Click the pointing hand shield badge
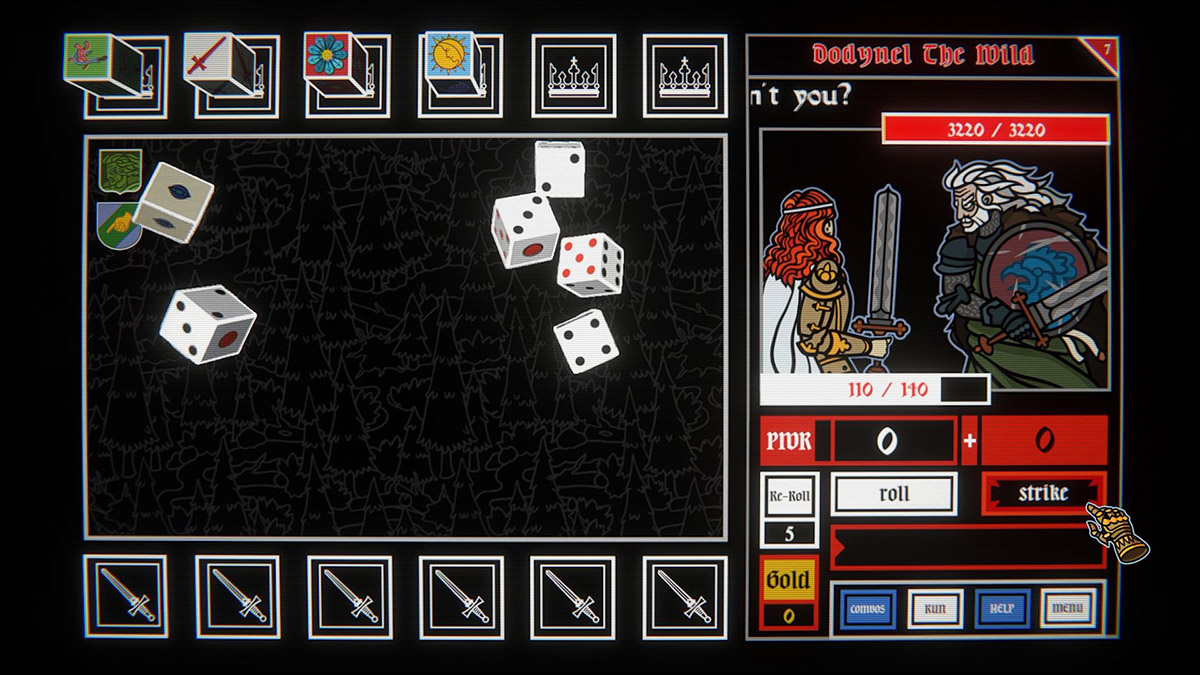The image size is (1200, 675). (x=117, y=224)
